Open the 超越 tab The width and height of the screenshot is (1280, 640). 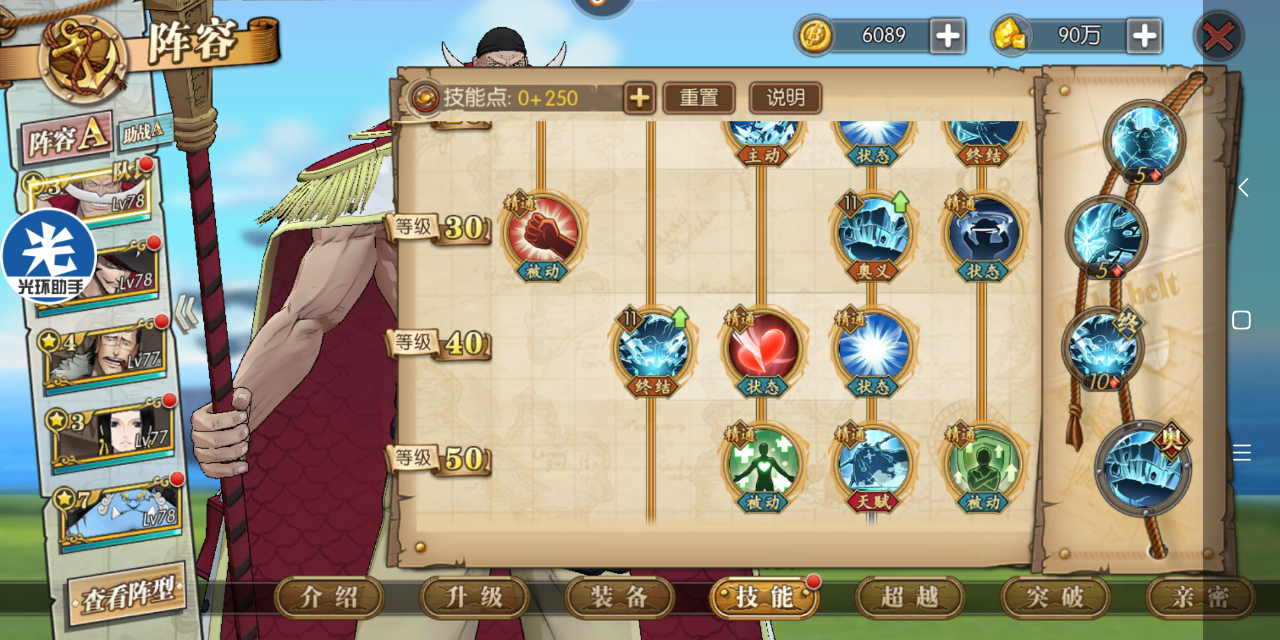pyautogui.click(x=910, y=598)
